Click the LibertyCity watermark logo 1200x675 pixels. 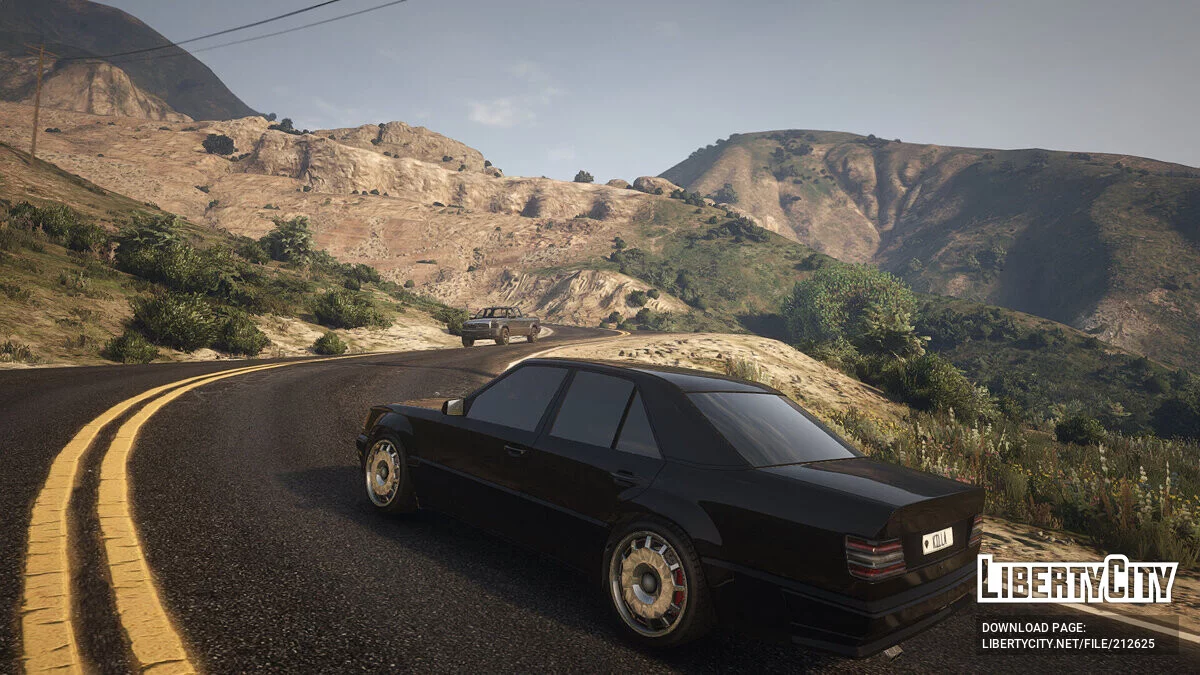point(1077,579)
